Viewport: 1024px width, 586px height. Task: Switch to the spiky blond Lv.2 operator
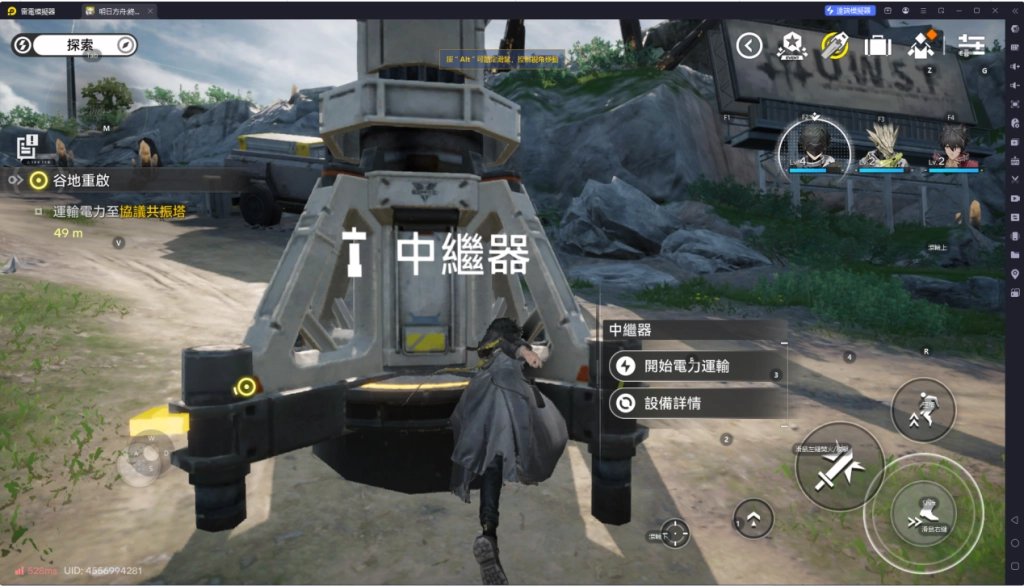pos(884,146)
